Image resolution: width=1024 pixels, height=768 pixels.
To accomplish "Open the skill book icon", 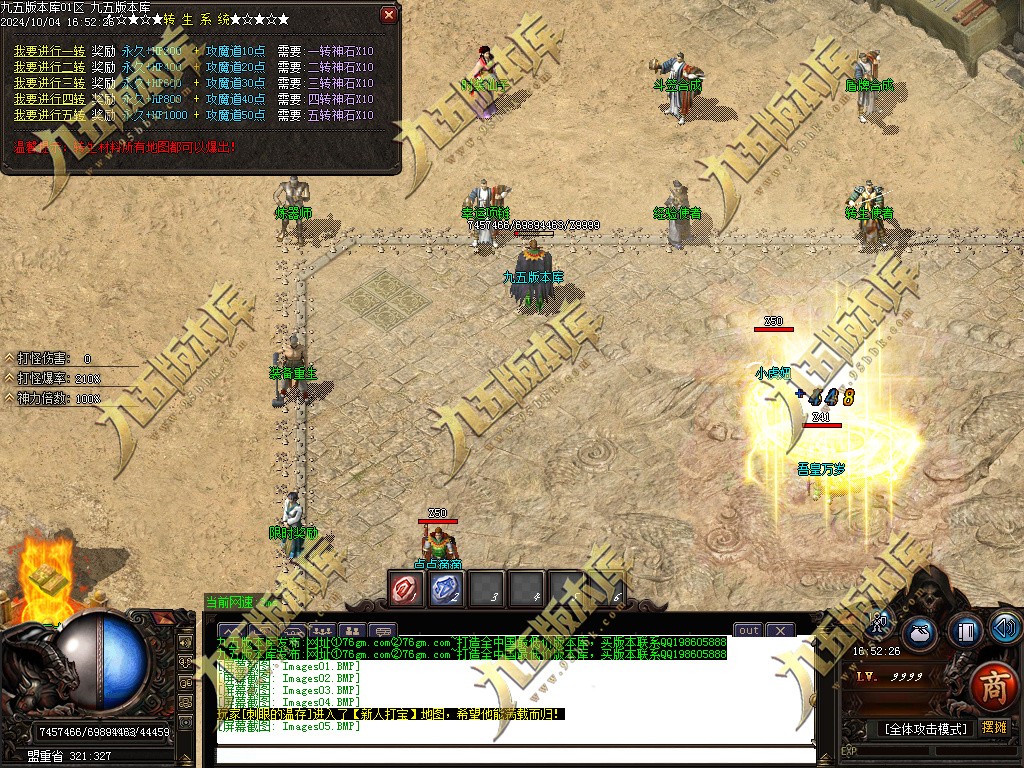I will pos(964,631).
